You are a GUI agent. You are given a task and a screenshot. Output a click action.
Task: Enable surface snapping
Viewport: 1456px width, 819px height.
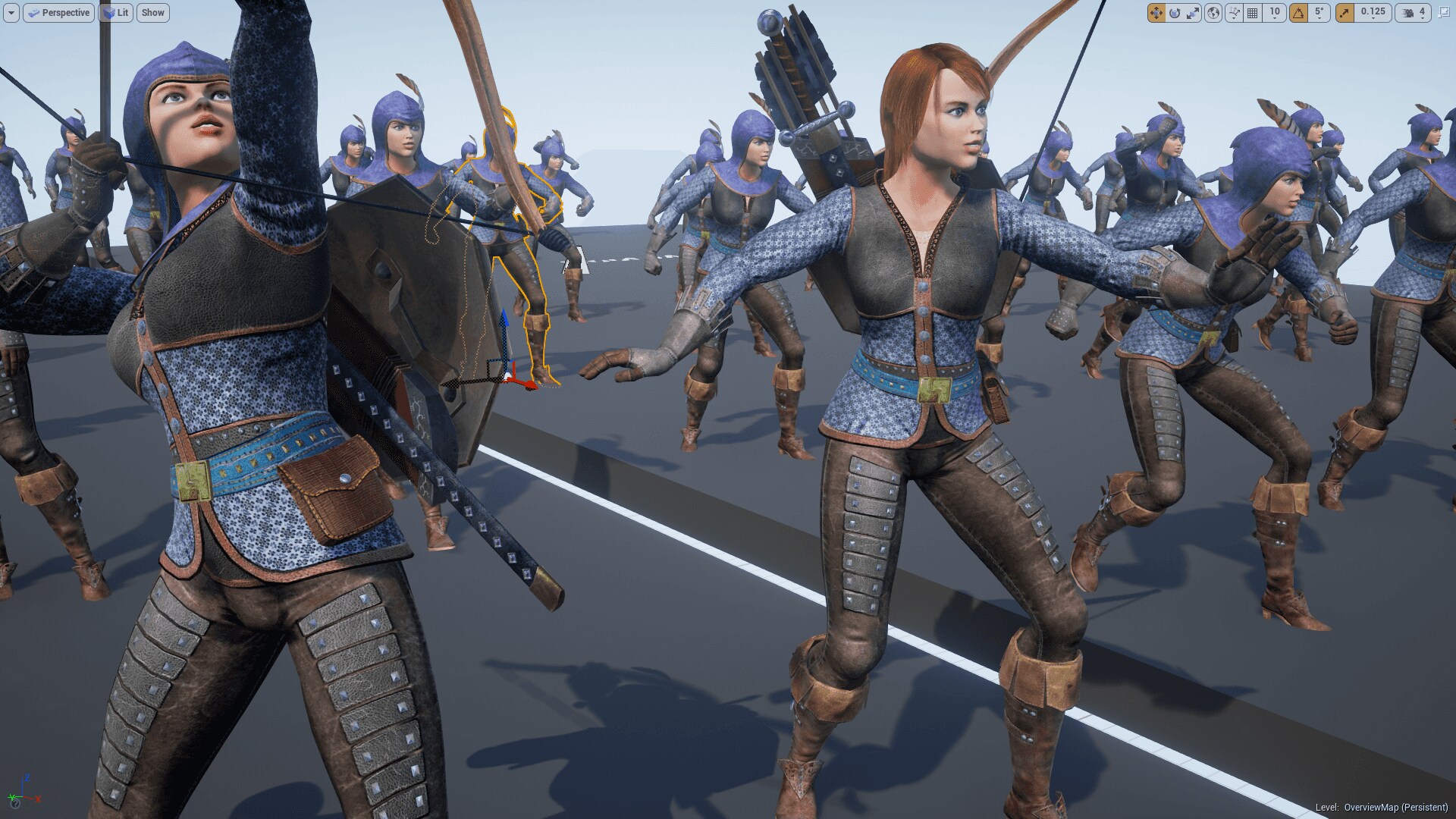pos(1234,13)
